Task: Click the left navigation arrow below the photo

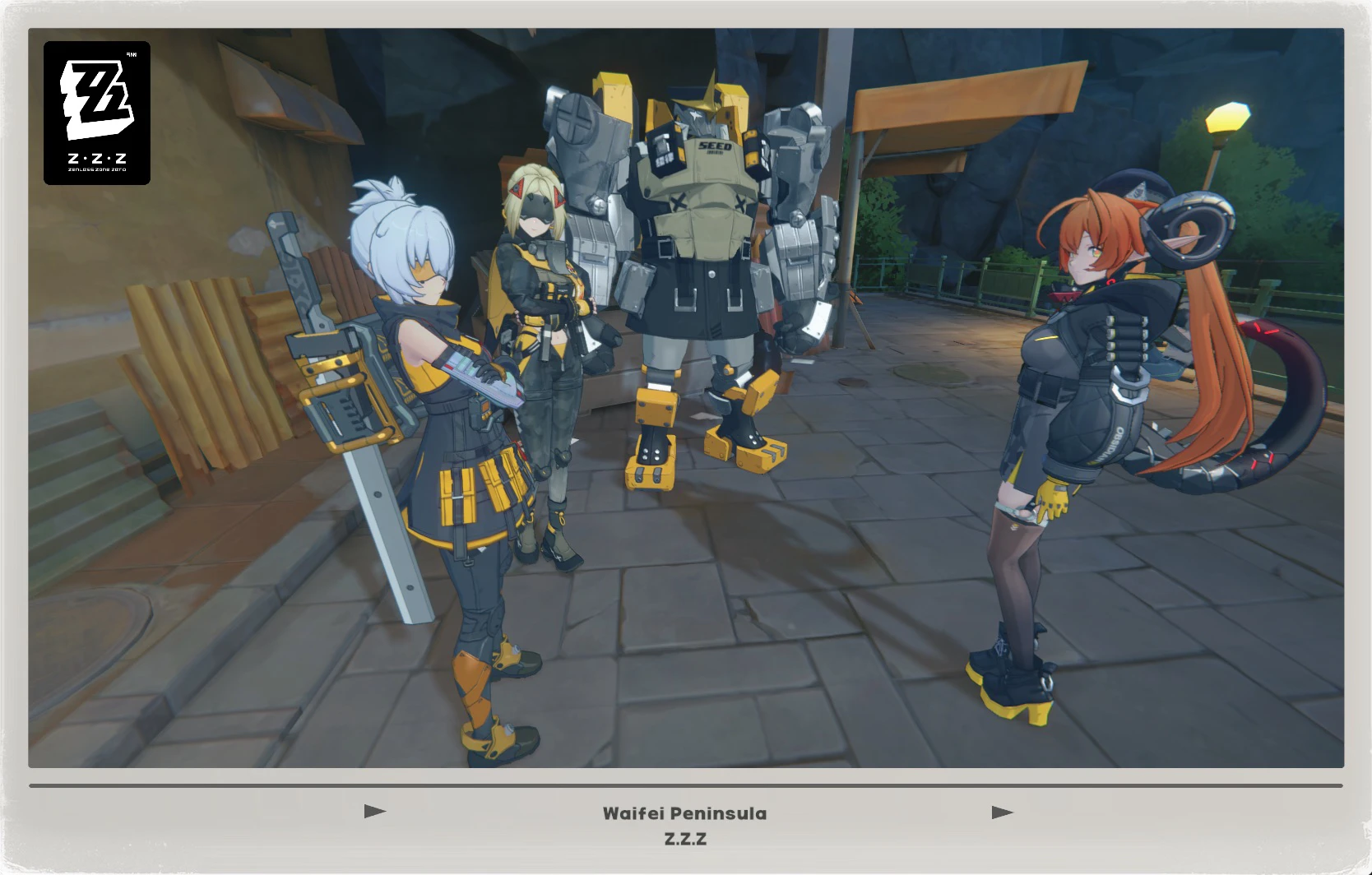Action: coord(374,812)
